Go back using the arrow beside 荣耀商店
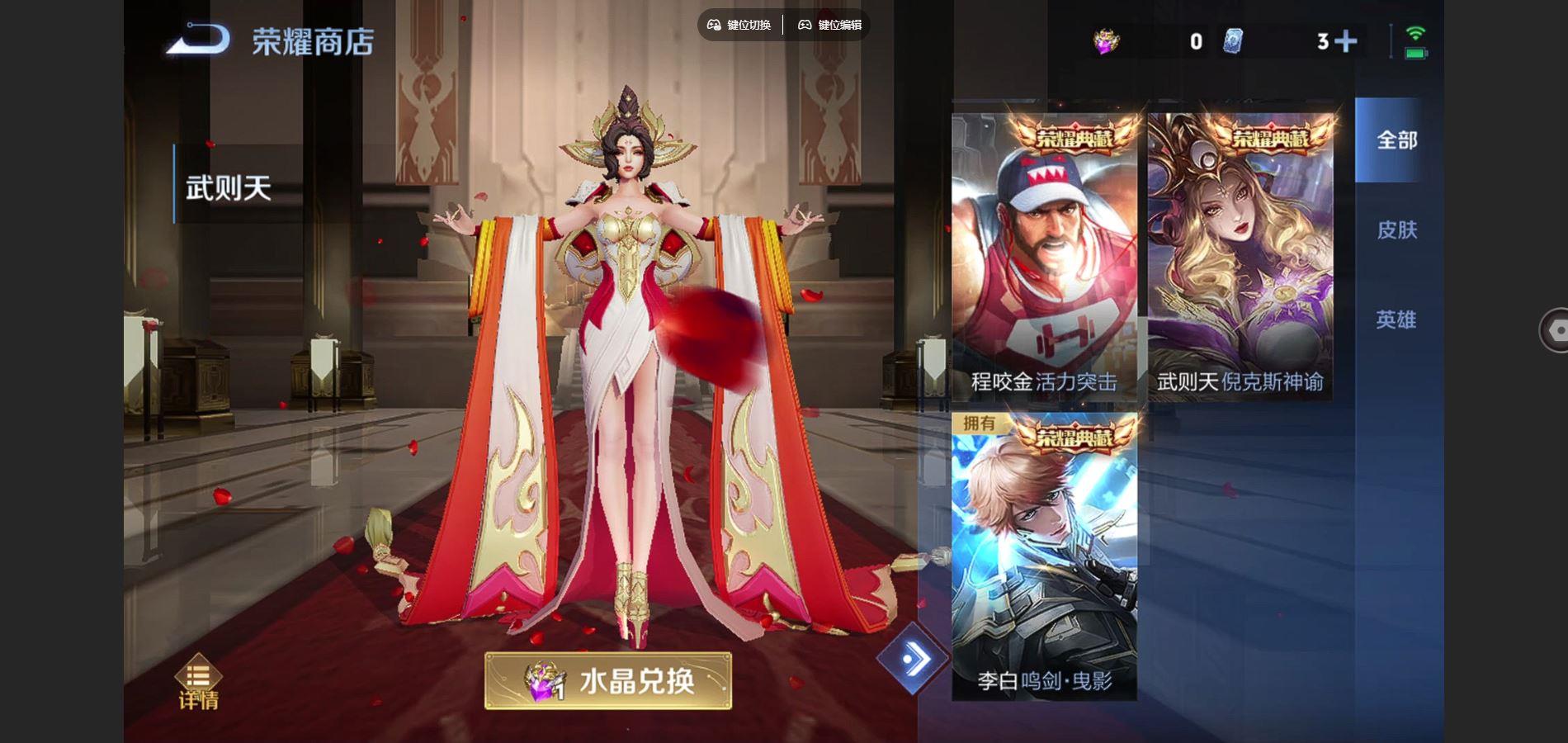 click(x=199, y=40)
